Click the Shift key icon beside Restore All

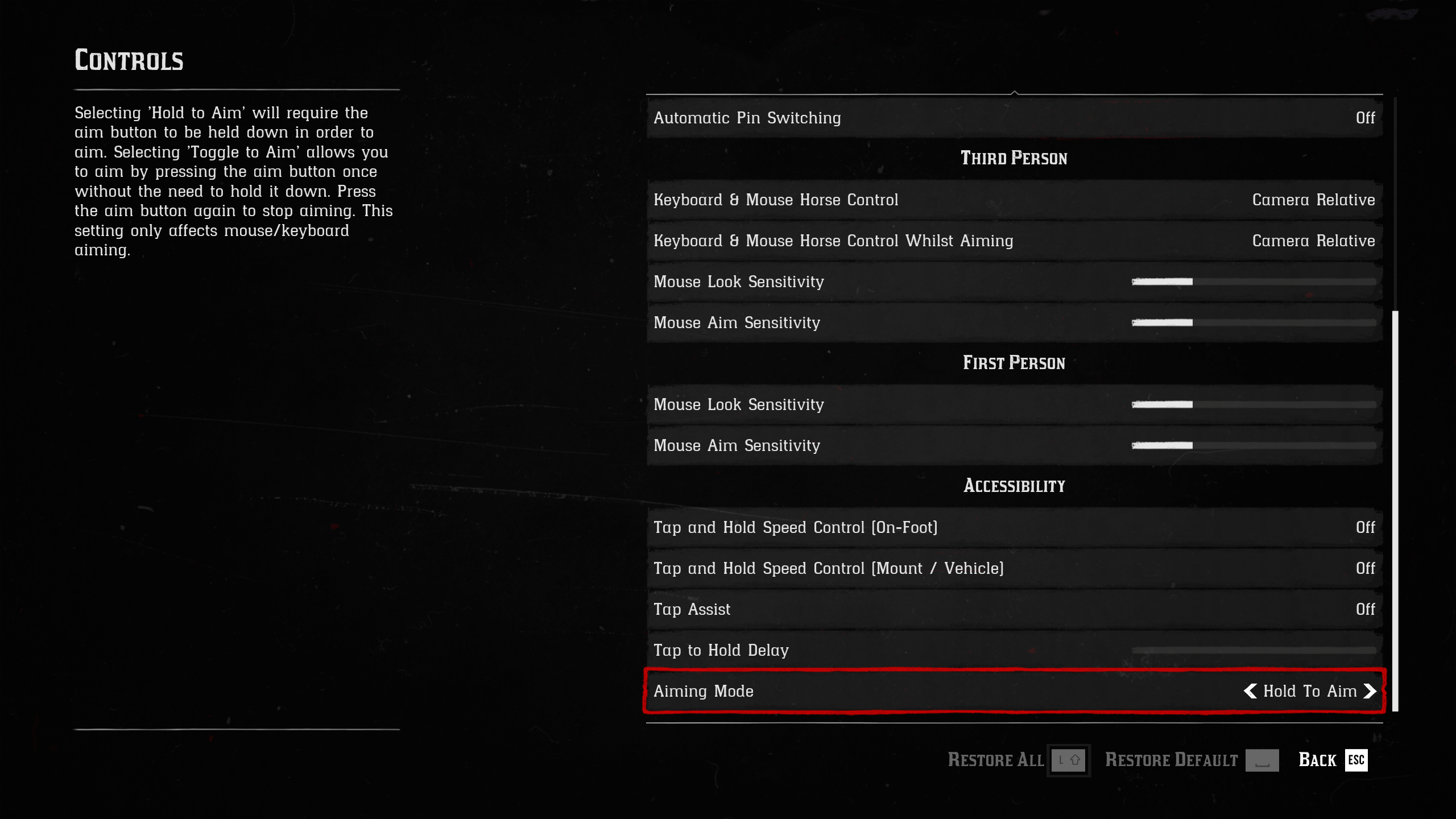coord(1068,760)
